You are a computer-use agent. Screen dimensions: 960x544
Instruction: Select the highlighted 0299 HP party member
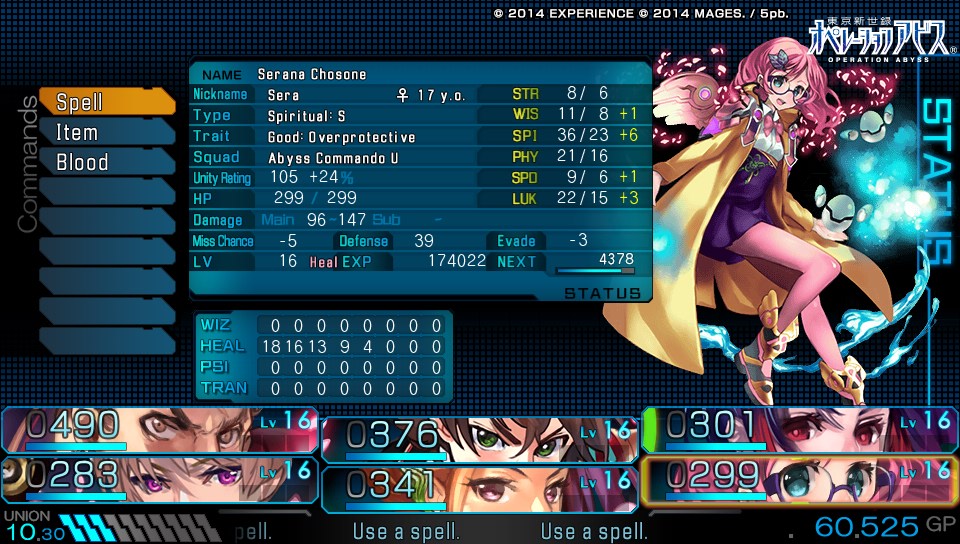coord(800,477)
